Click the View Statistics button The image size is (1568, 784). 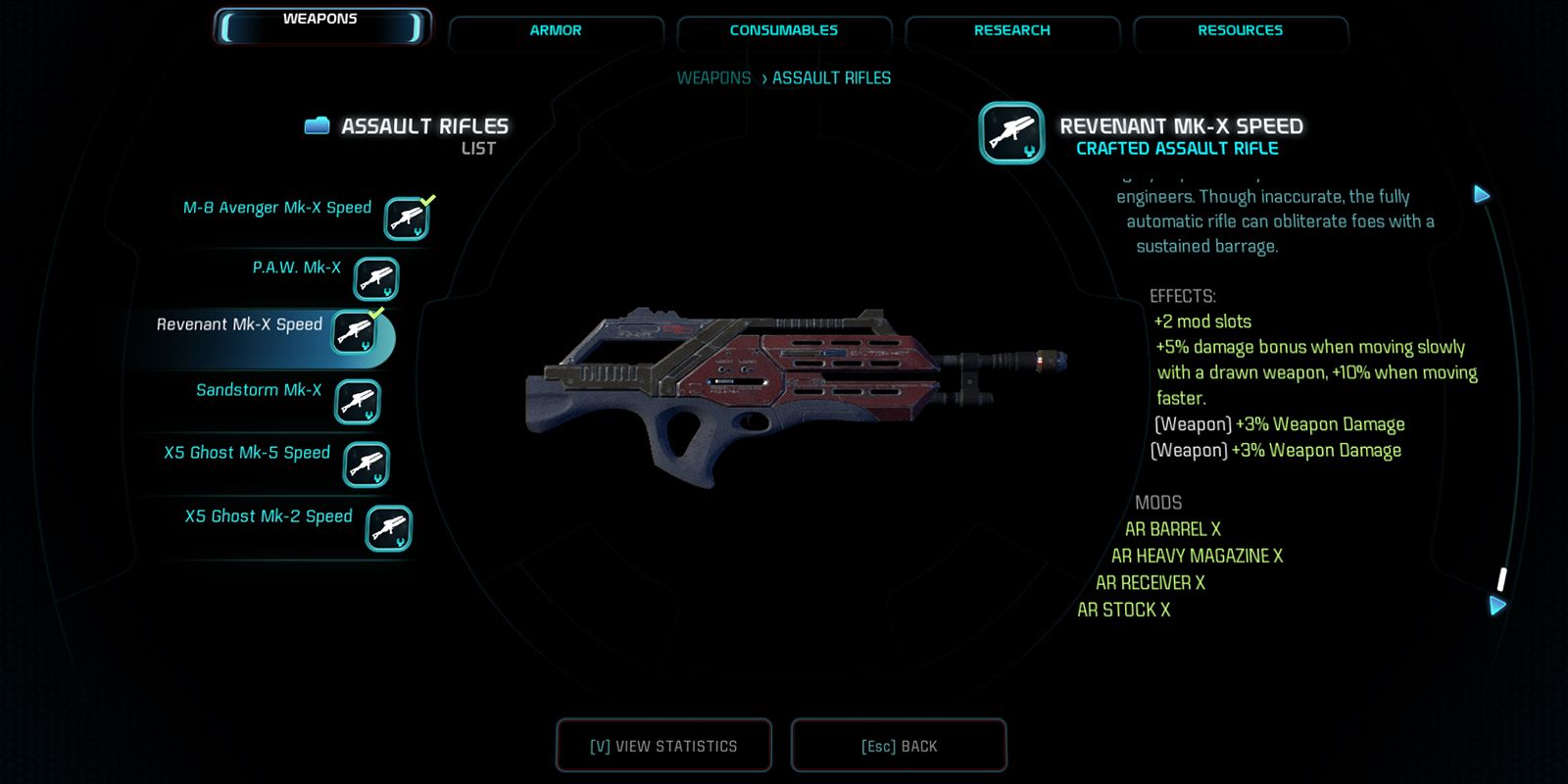coord(663,745)
